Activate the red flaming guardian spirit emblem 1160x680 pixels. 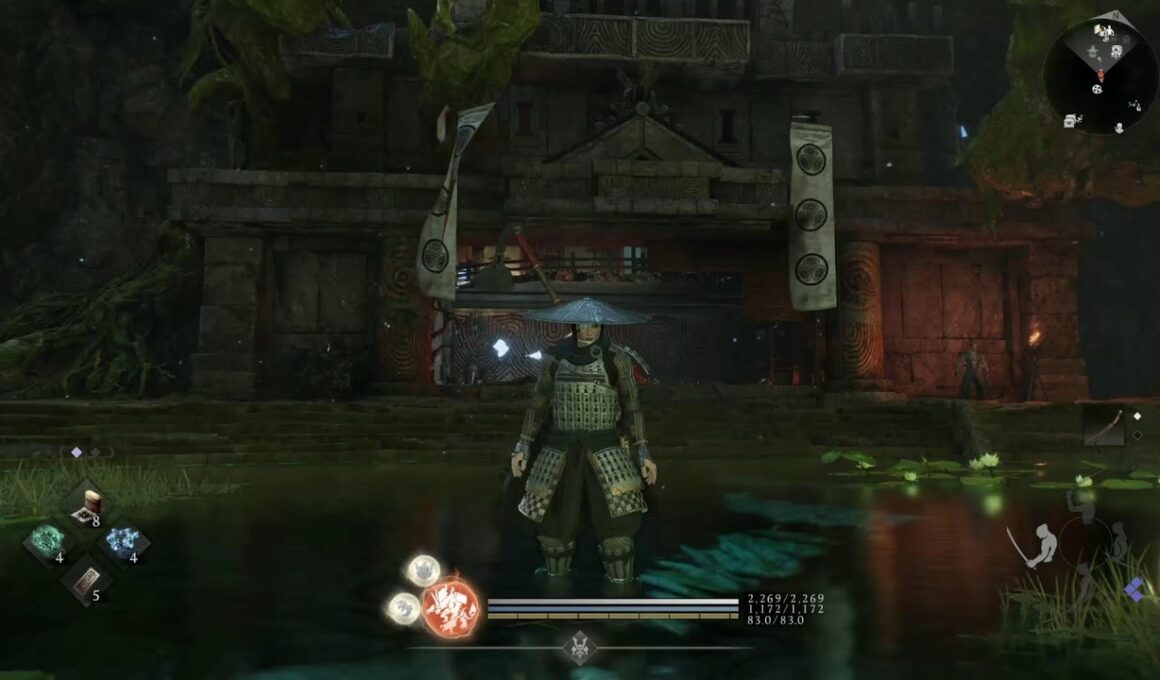click(x=450, y=606)
